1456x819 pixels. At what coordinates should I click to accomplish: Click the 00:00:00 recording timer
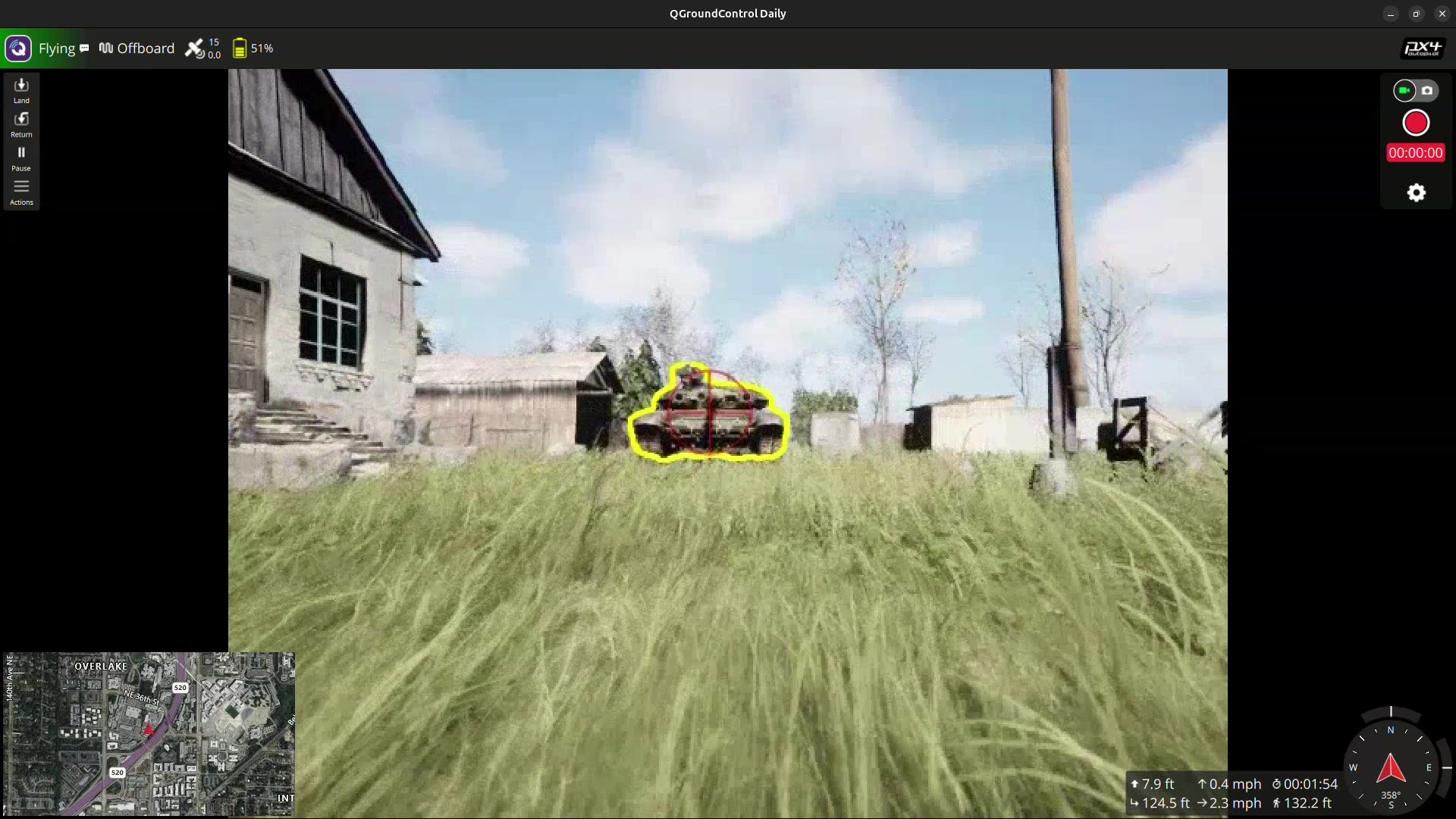[x=1415, y=152]
